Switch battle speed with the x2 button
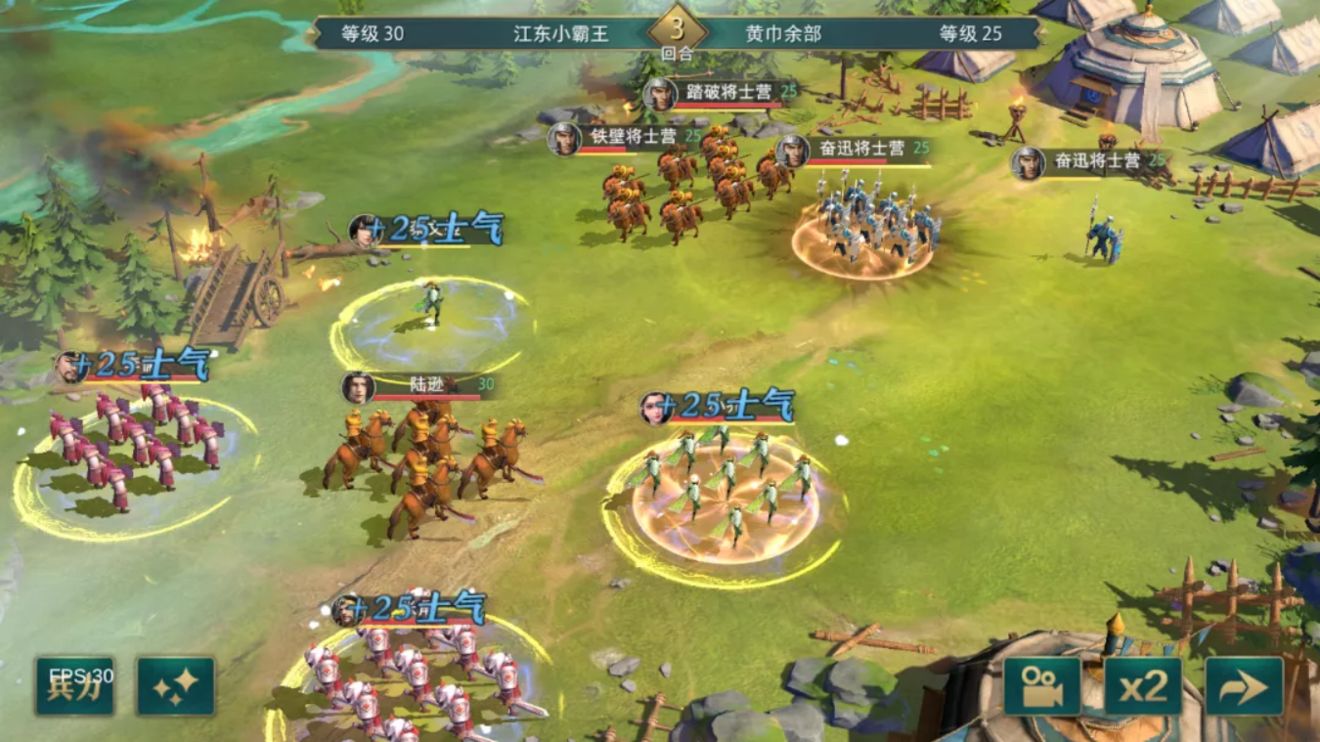The width and height of the screenshot is (1320, 742). pyautogui.click(x=1143, y=686)
